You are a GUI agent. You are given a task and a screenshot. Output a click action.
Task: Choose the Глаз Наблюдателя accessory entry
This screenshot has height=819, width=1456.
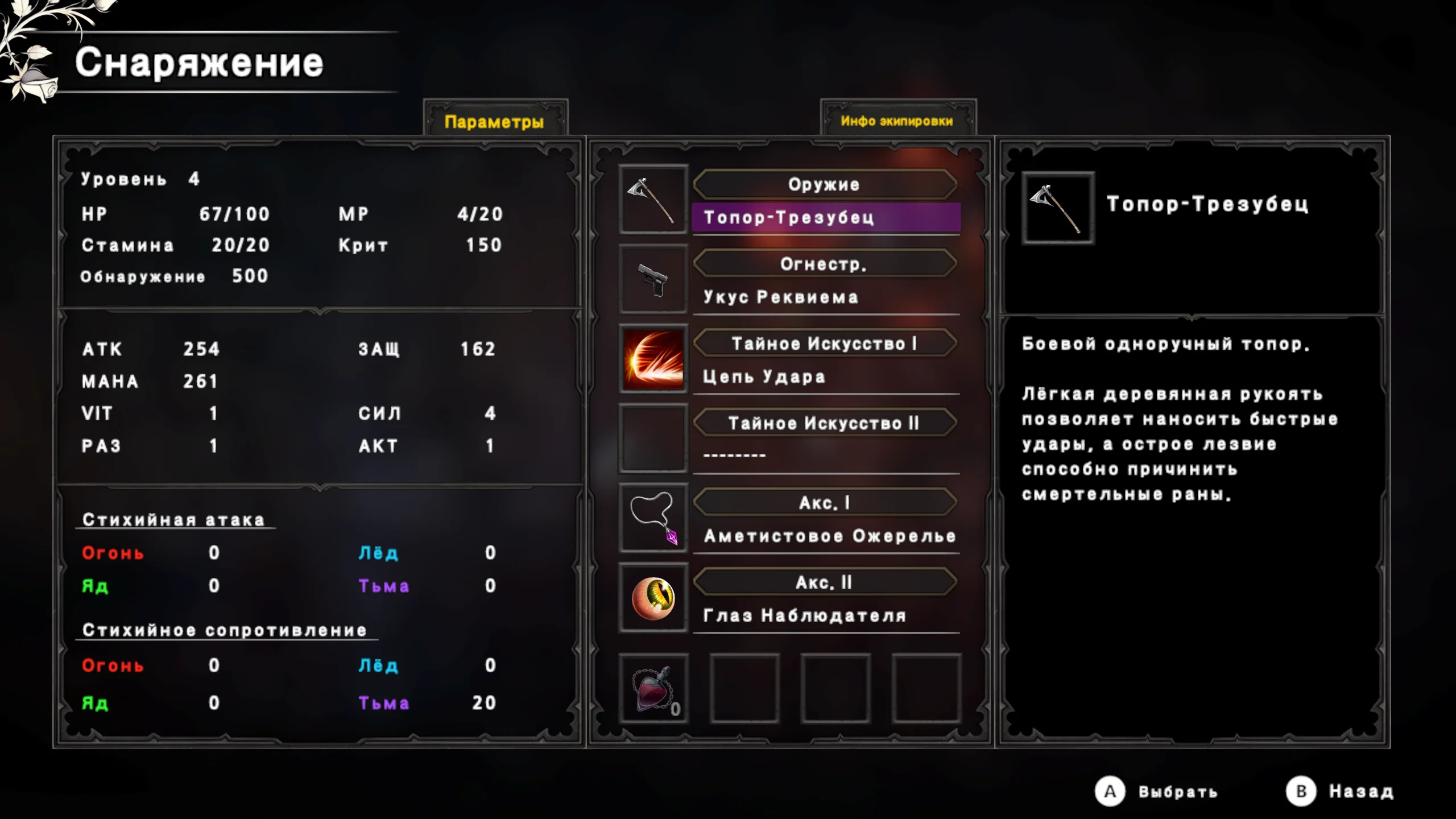click(x=826, y=615)
